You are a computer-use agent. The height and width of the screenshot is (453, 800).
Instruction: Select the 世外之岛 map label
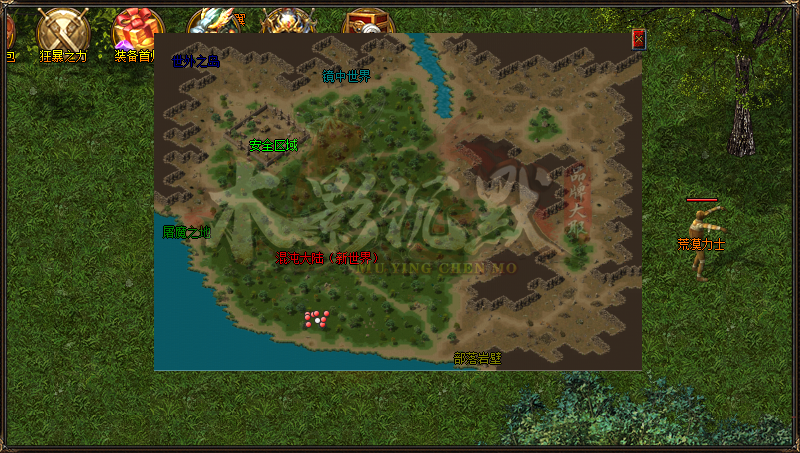click(195, 62)
